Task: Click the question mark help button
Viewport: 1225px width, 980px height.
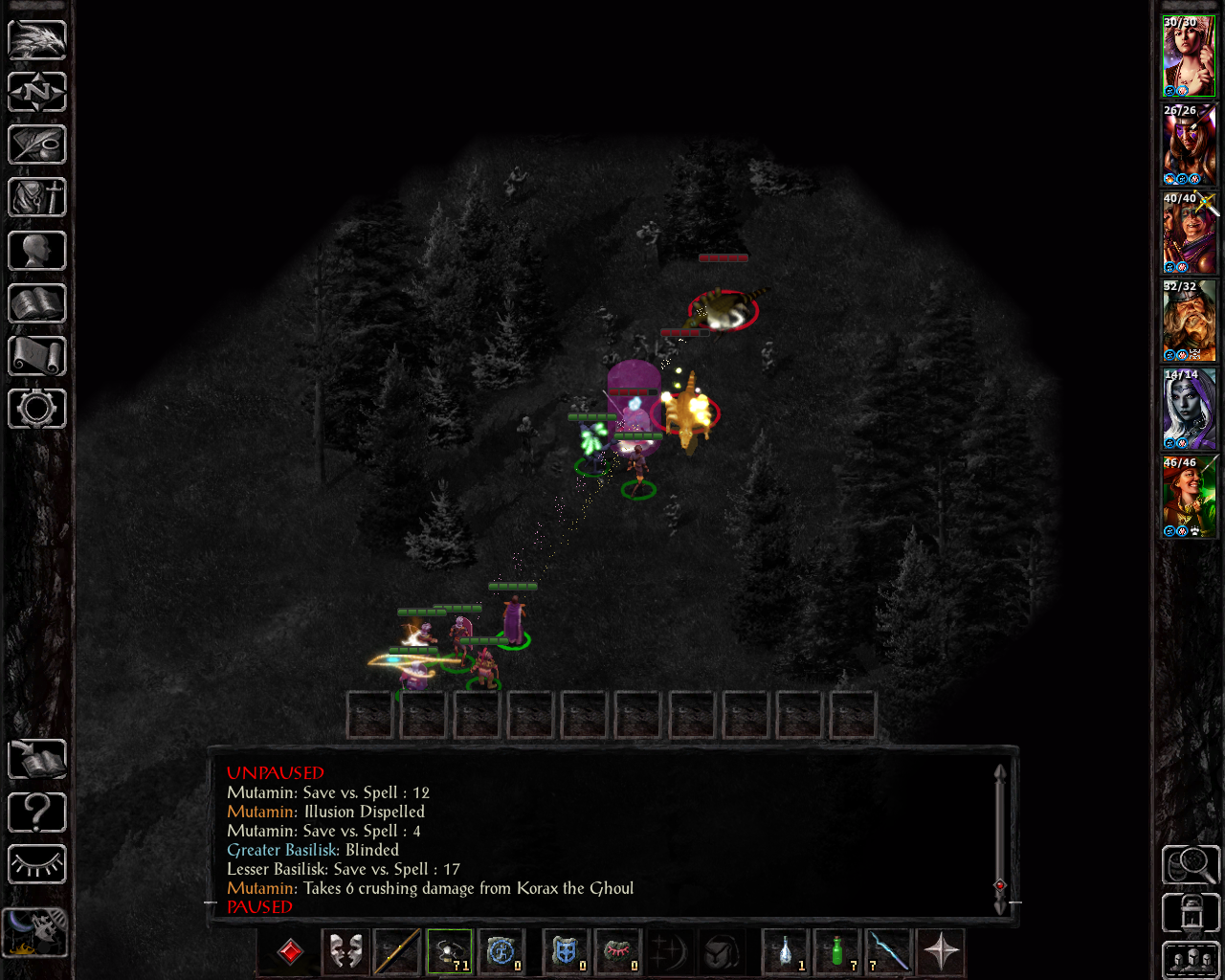Action: (x=37, y=813)
